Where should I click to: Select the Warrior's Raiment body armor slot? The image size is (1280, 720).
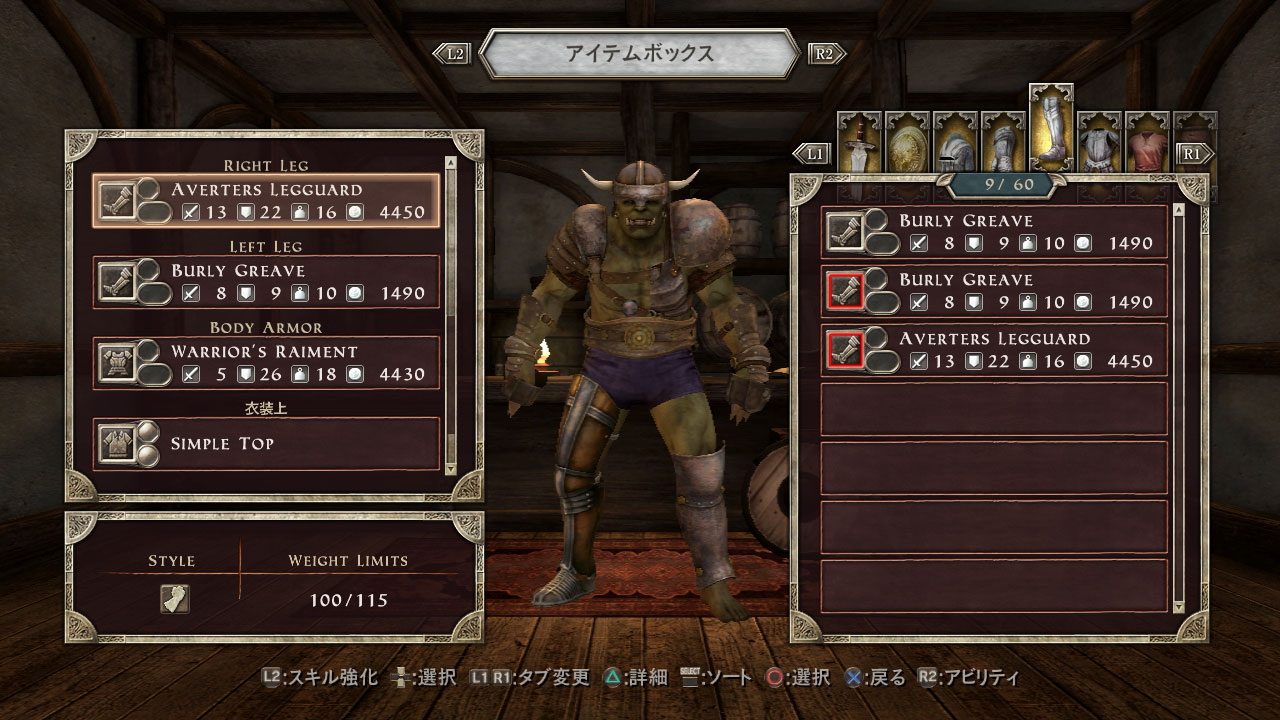(266, 363)
